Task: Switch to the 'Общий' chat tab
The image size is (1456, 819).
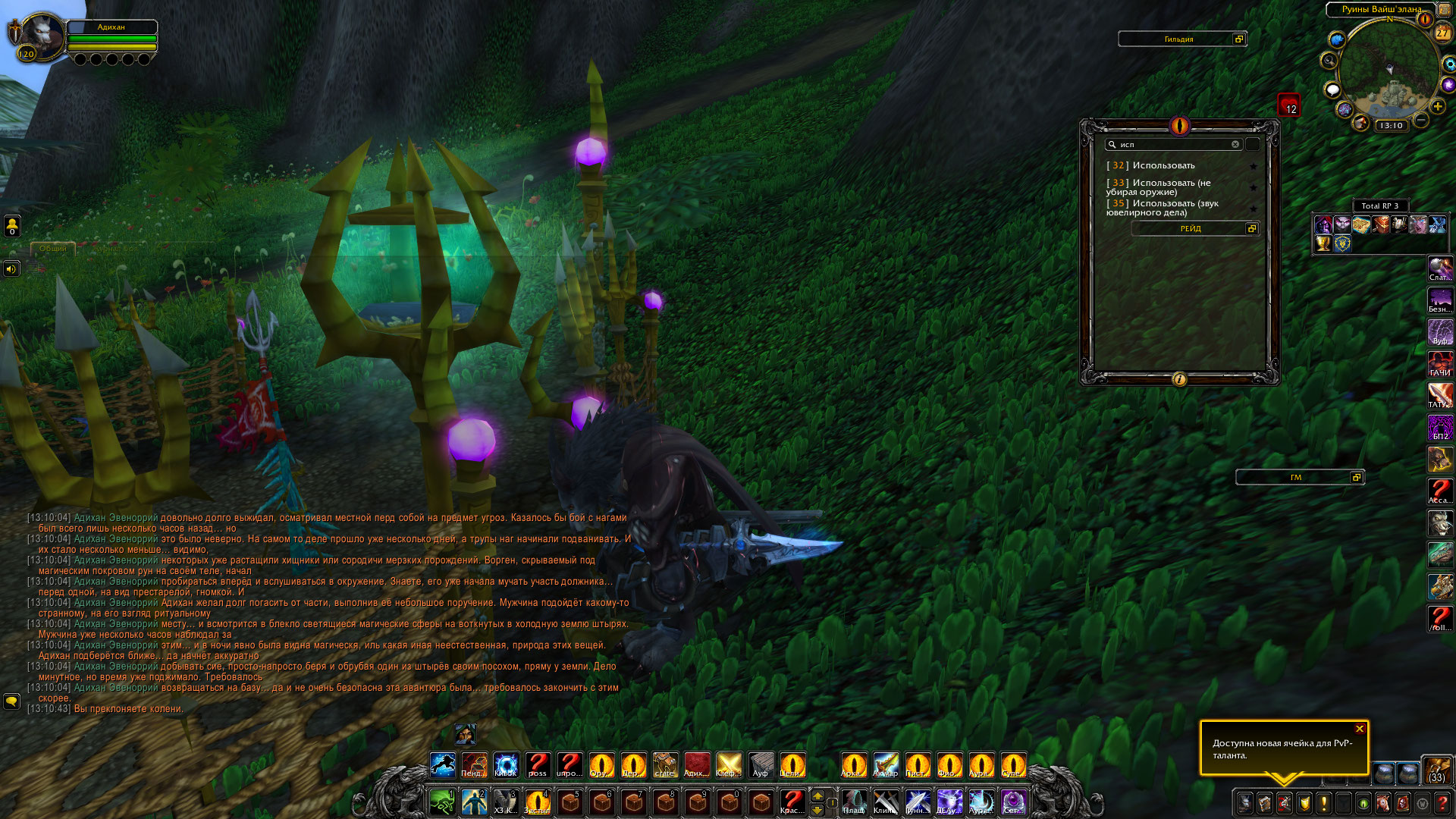Action: point(53,249)
